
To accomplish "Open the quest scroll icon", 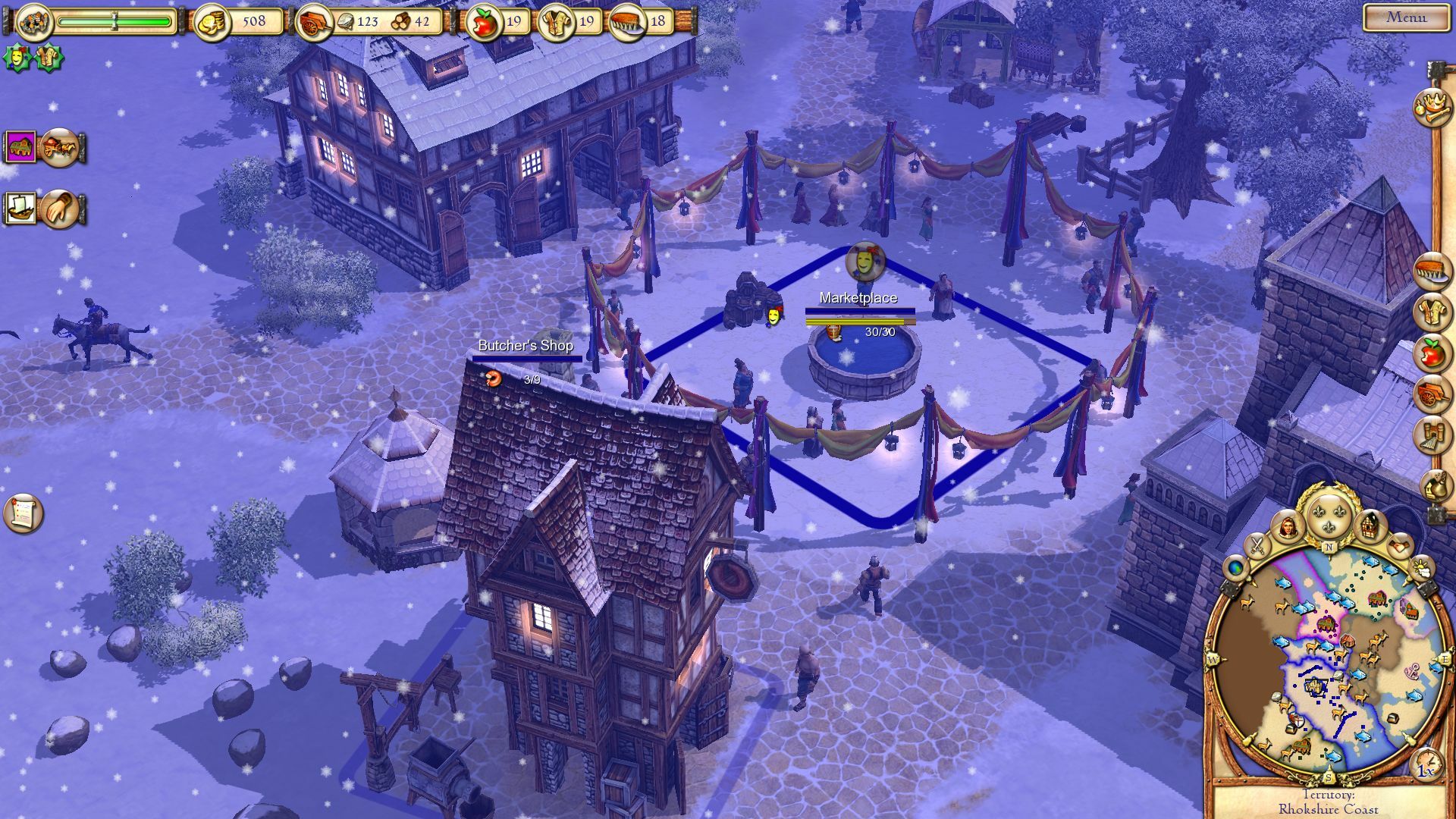I will click(23, 513).
